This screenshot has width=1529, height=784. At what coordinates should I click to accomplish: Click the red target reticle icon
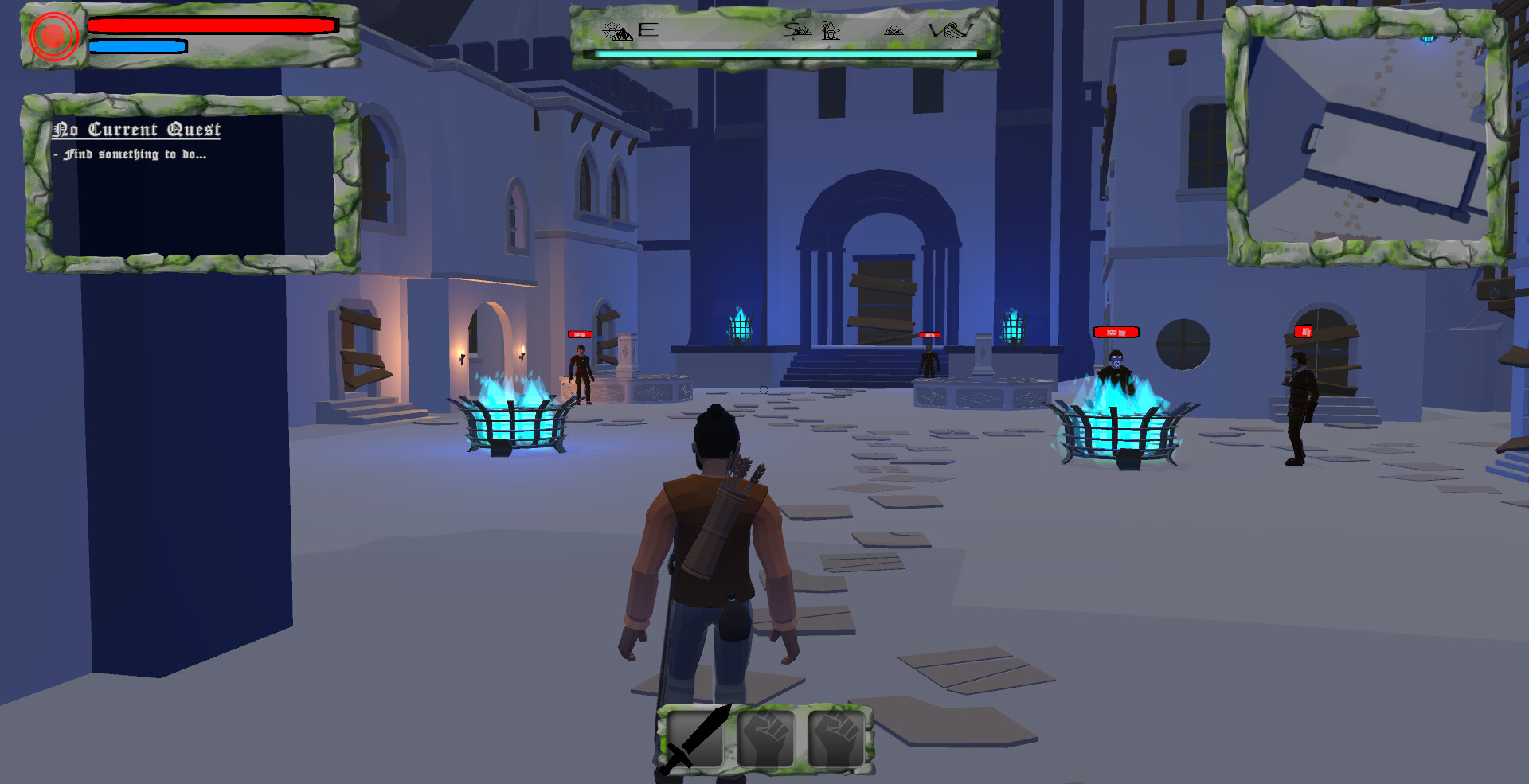(x=53, y=35)
